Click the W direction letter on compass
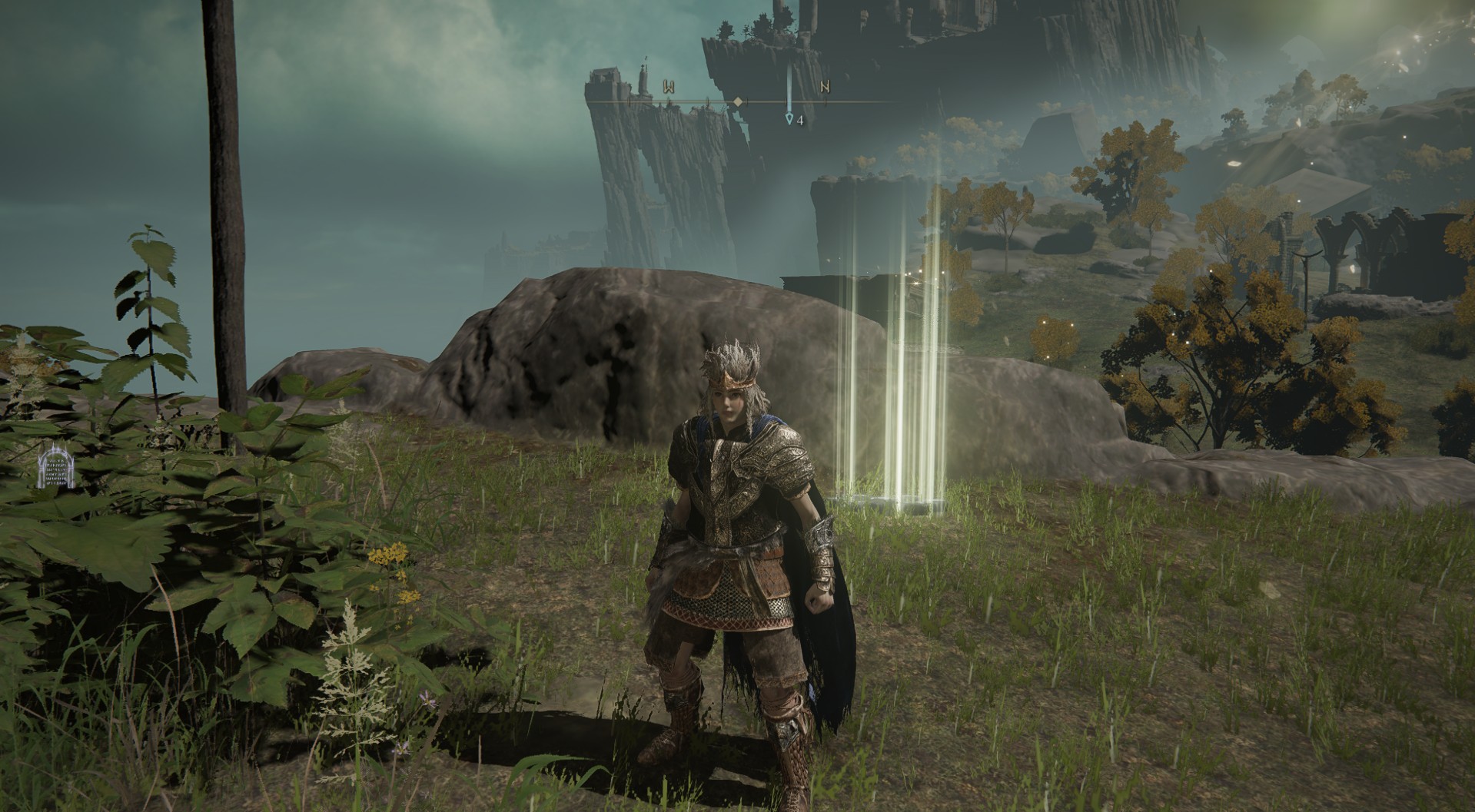Image resolution: width=1475 pixels, height=812 pixels. coord(669,87)
